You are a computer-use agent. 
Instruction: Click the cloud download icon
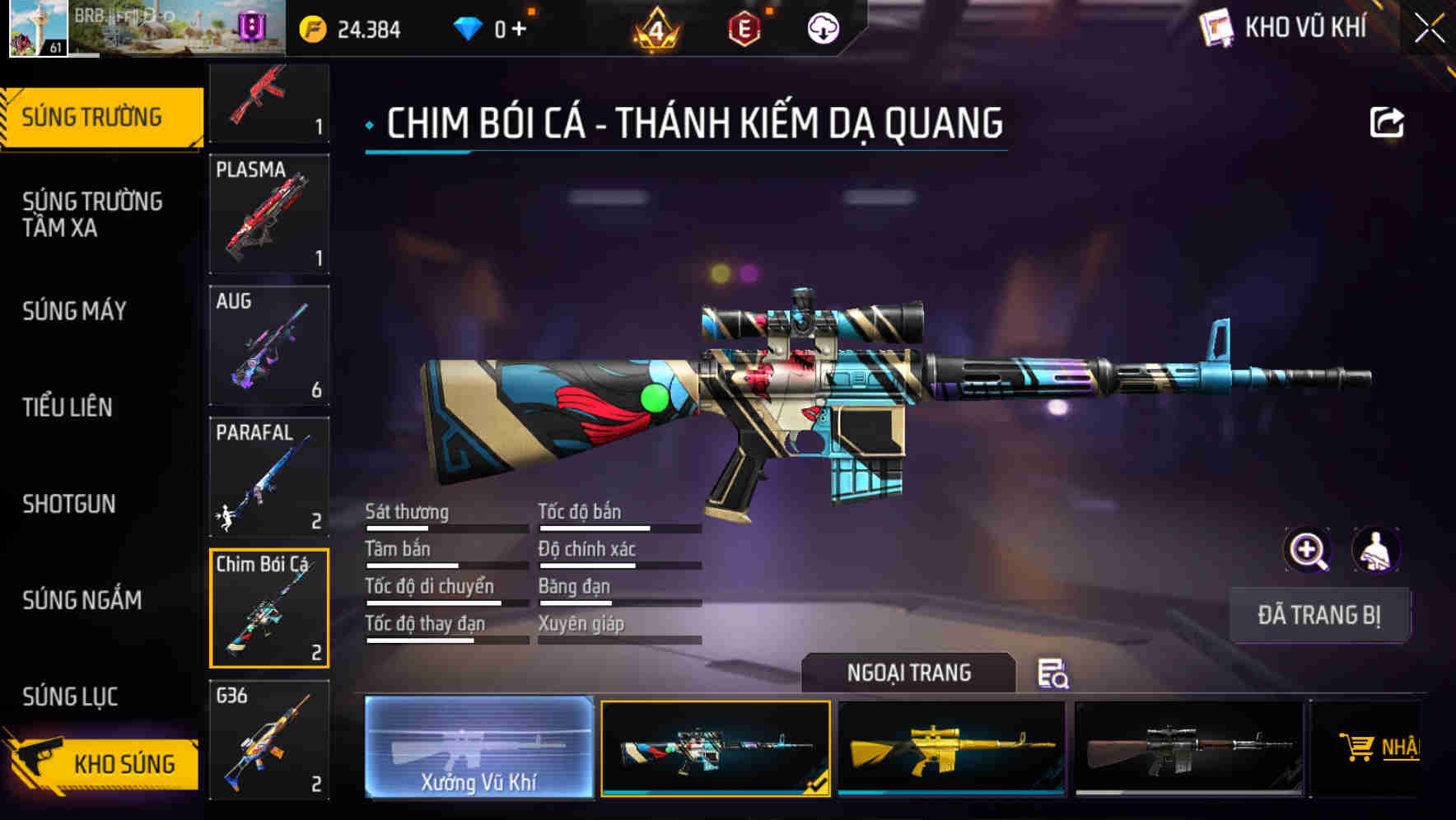[x=821, y=29]
